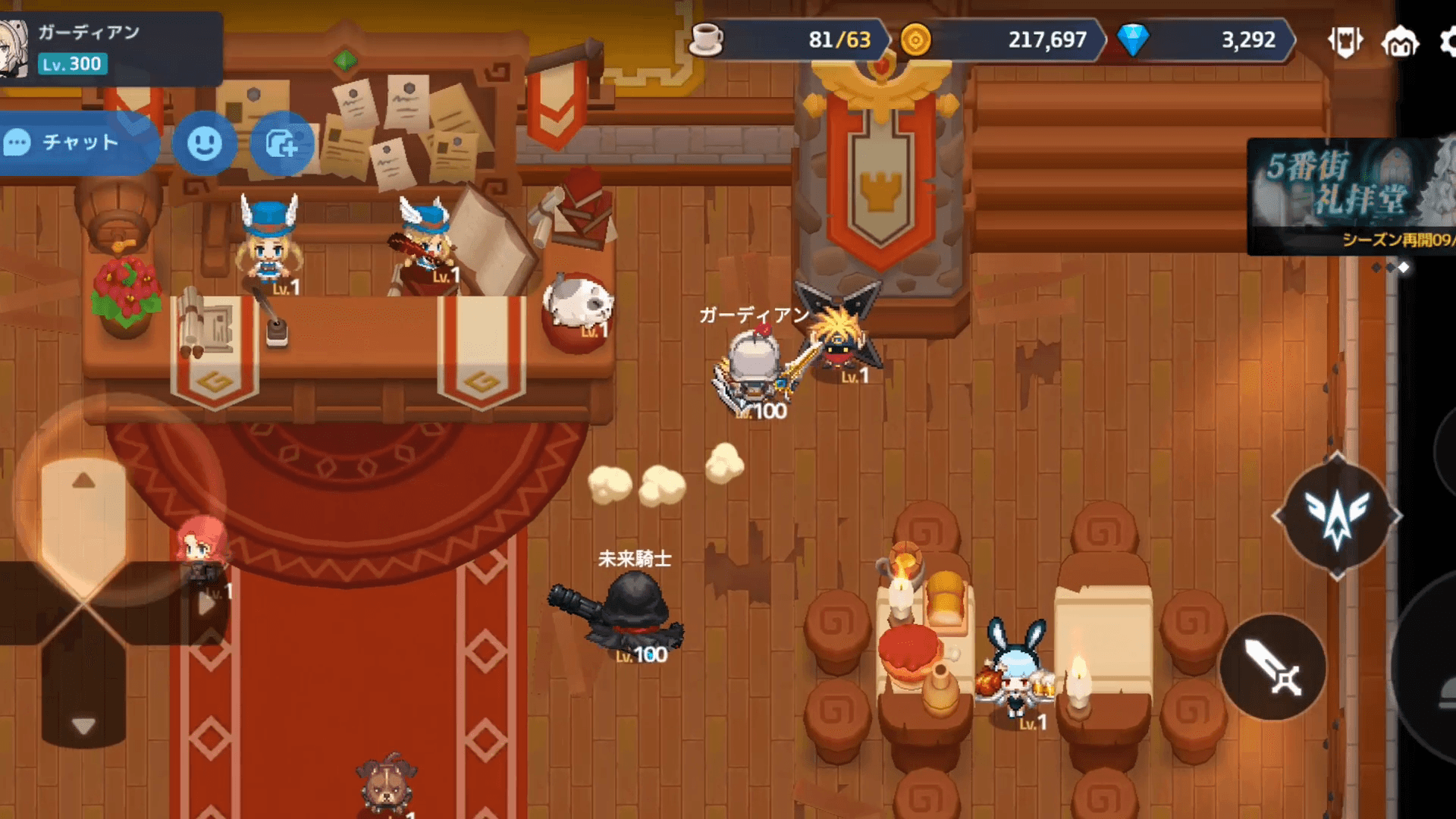Open the gear settings icon
Viewport: 1456px width, 819px height.
tap(1447, 41)
